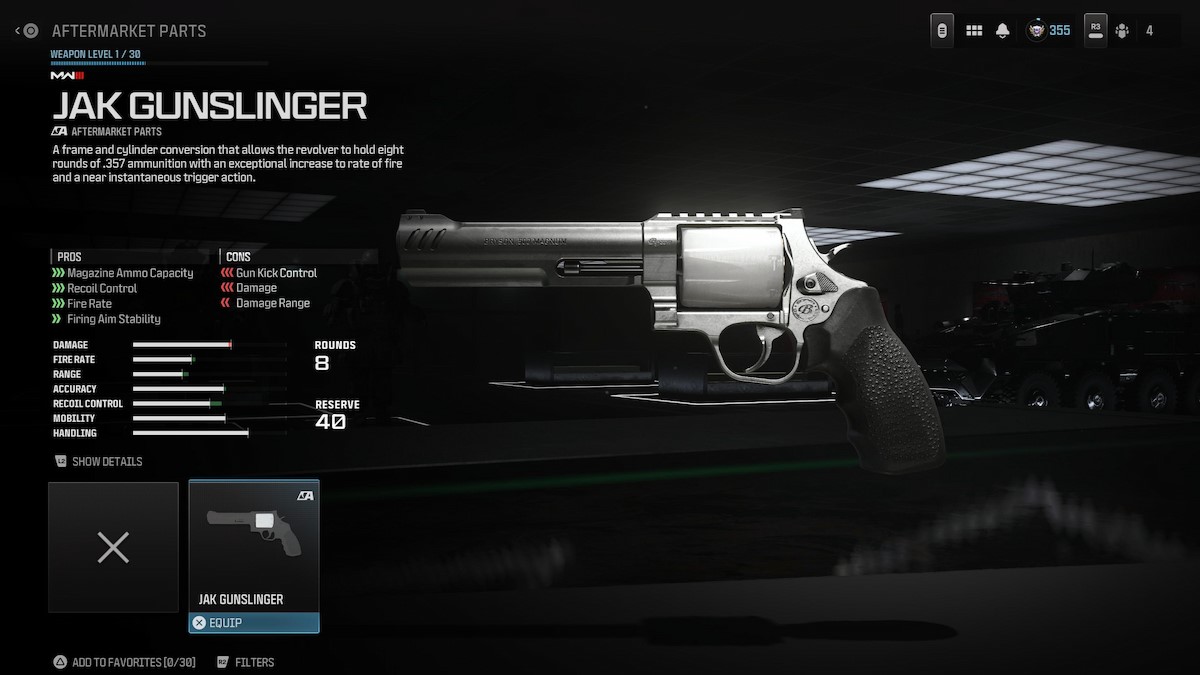
Task: Show details for weapon stats
Action: [99, 462]
